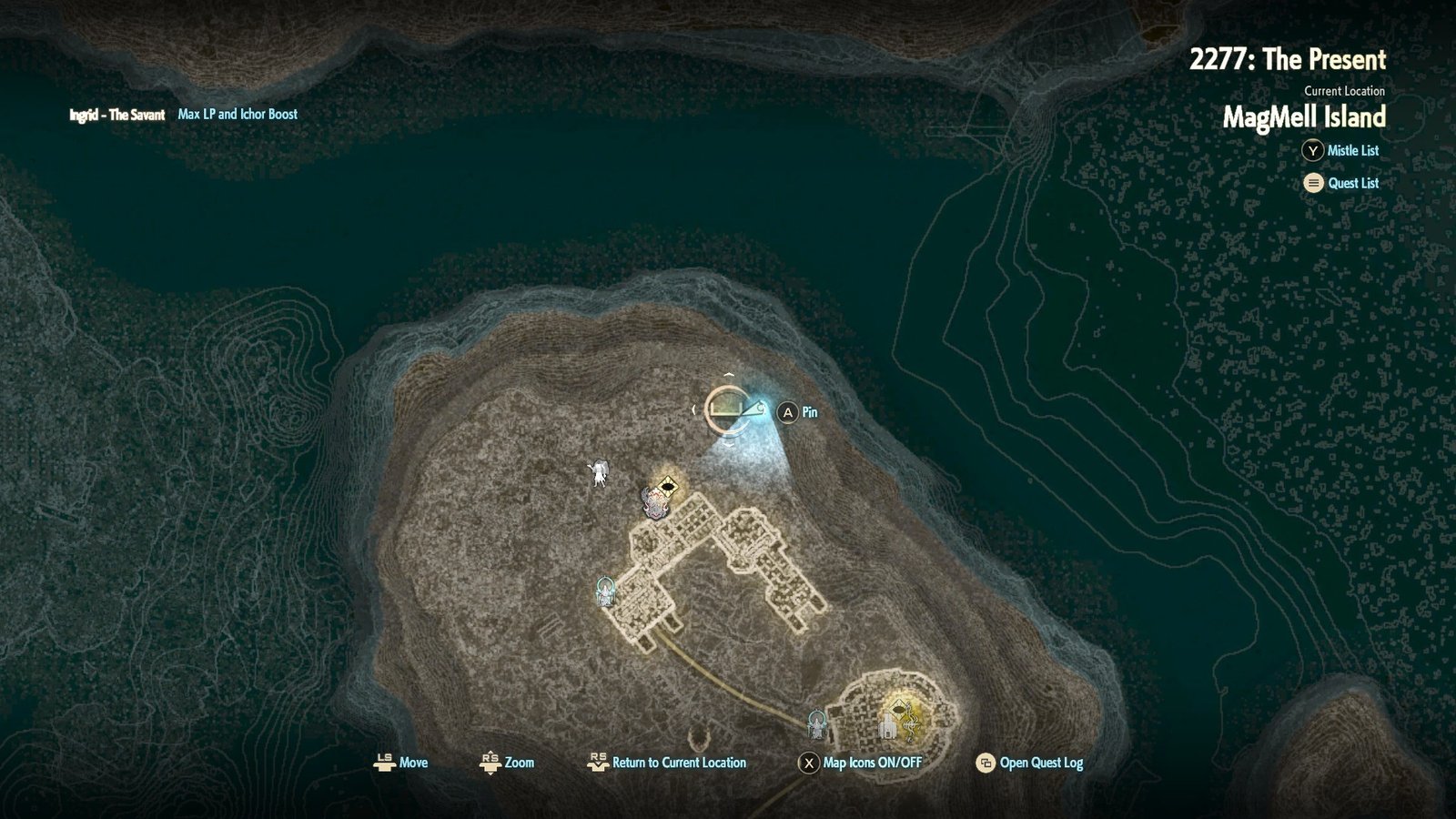This screenshot has height=819, width=1456.
Task: Click the white building icon in circular ruin
Action: [886, 725]
